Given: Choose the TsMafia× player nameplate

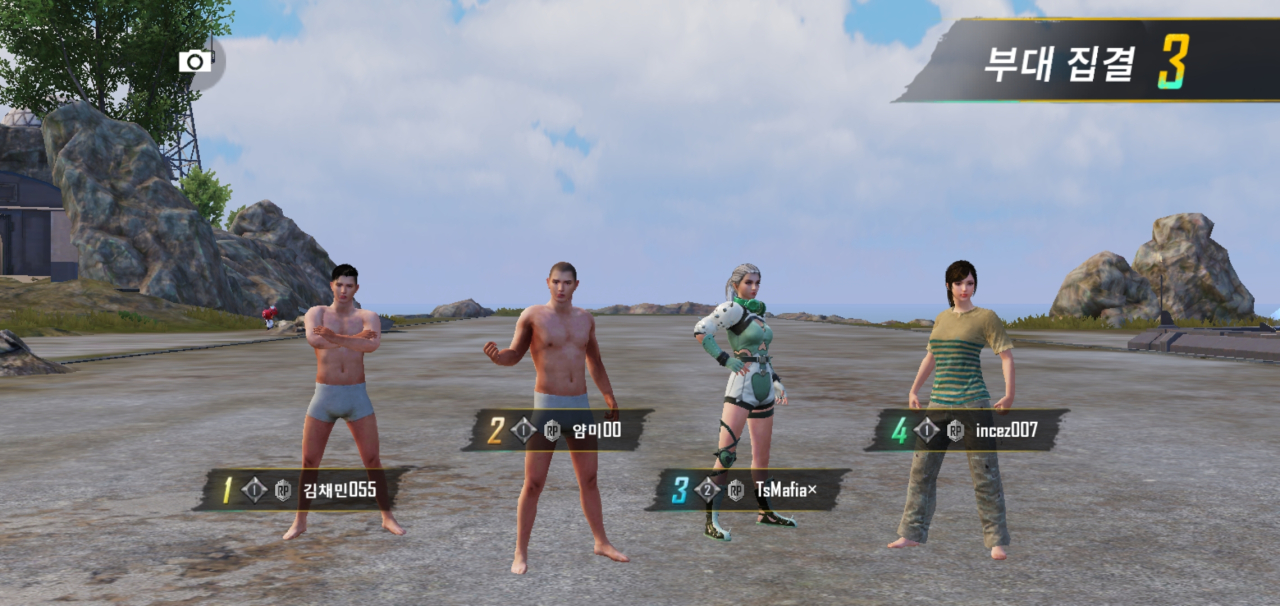Looking at the screenshot, I should coord(749,490).
